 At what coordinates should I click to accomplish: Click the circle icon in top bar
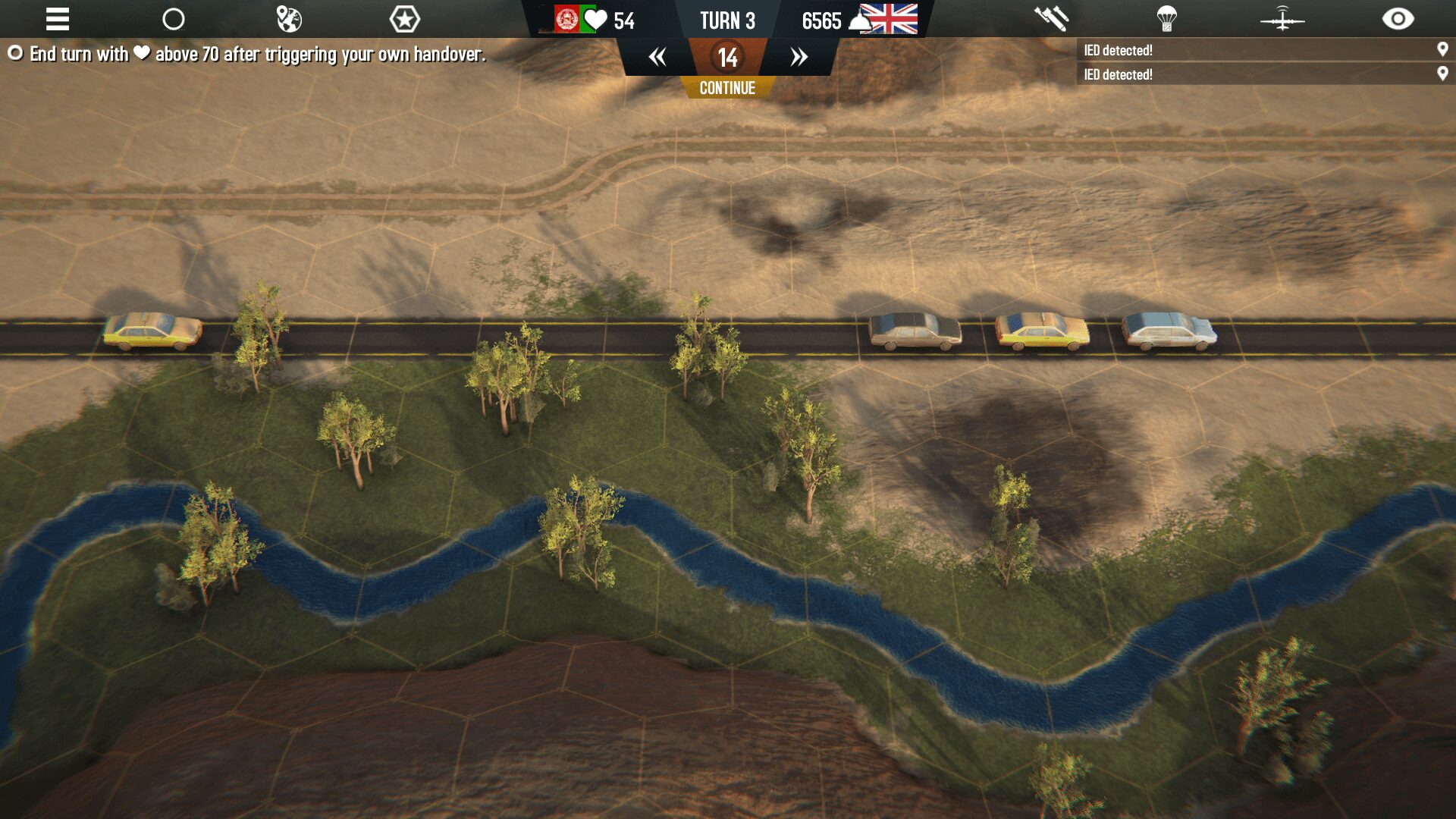point(174,19)
